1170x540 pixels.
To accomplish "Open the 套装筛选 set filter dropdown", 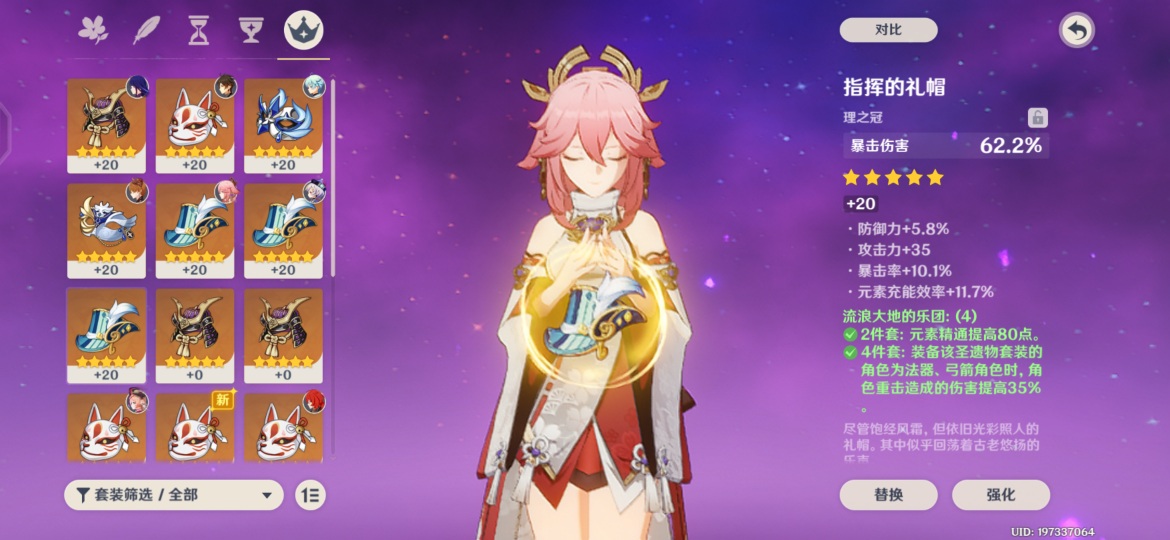I will pyautogui.click(x=173, y=494).
